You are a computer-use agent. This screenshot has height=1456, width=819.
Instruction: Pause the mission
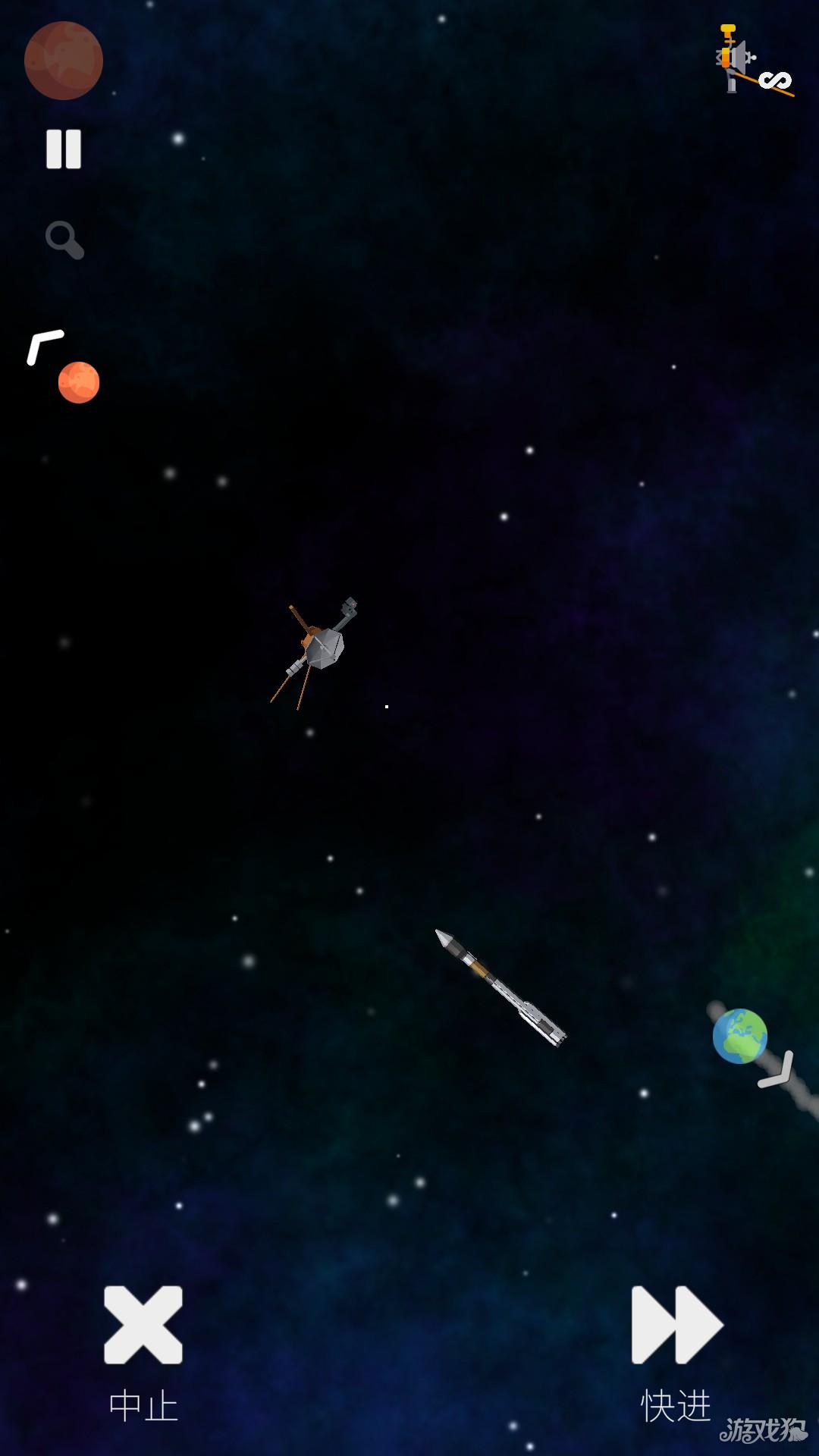coord(64,149)
